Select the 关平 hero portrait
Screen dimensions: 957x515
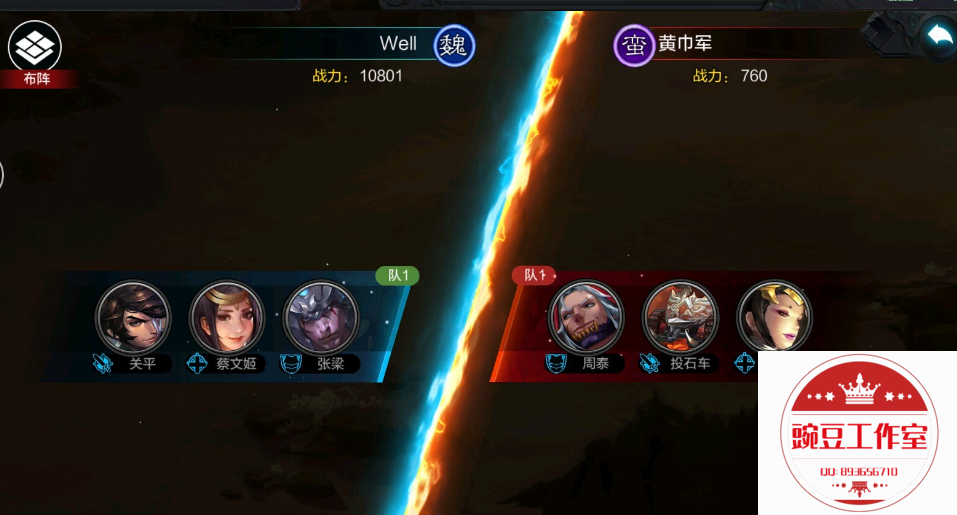click(133, 318)
